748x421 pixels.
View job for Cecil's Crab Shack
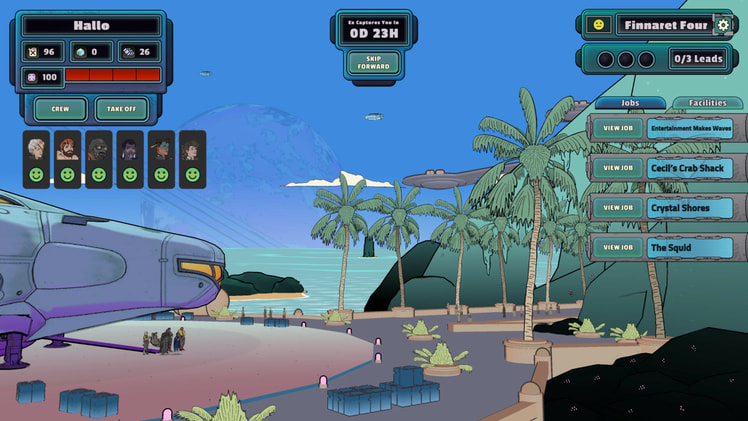(618, 168)
